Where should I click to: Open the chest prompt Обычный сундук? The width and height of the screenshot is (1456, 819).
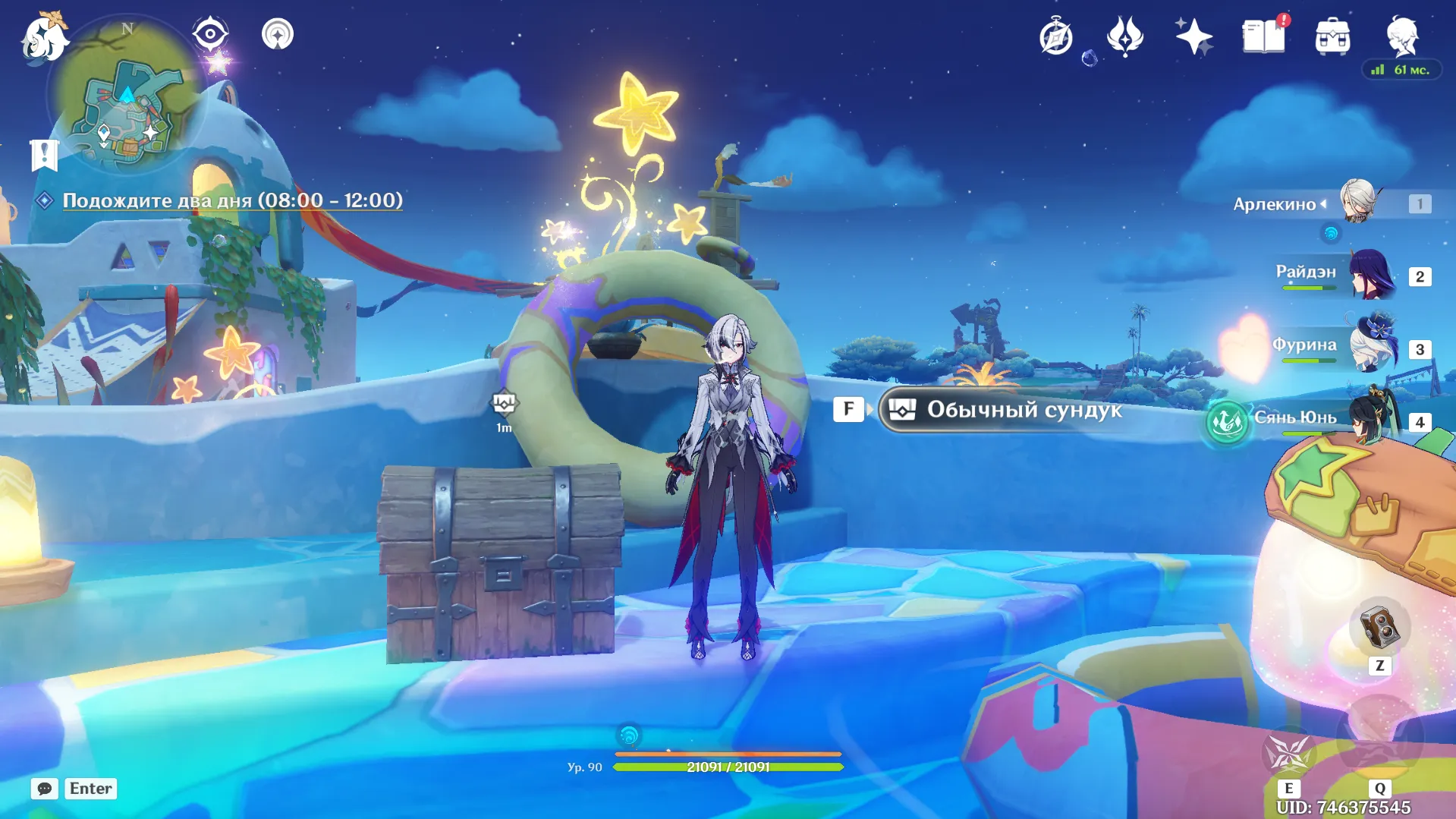[1002, 410]
